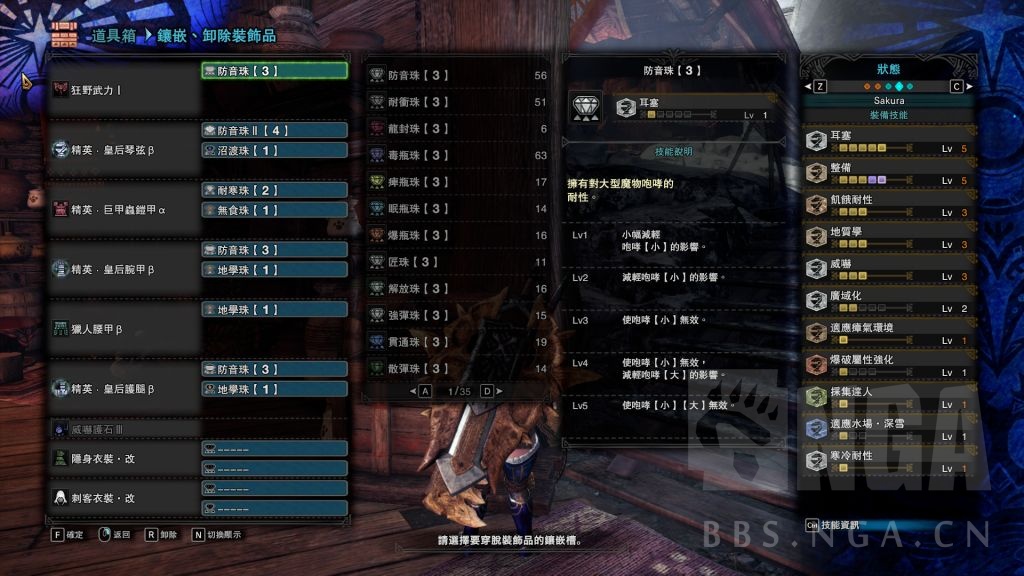Open the 技能說明 skill description button

pos(673,151)
